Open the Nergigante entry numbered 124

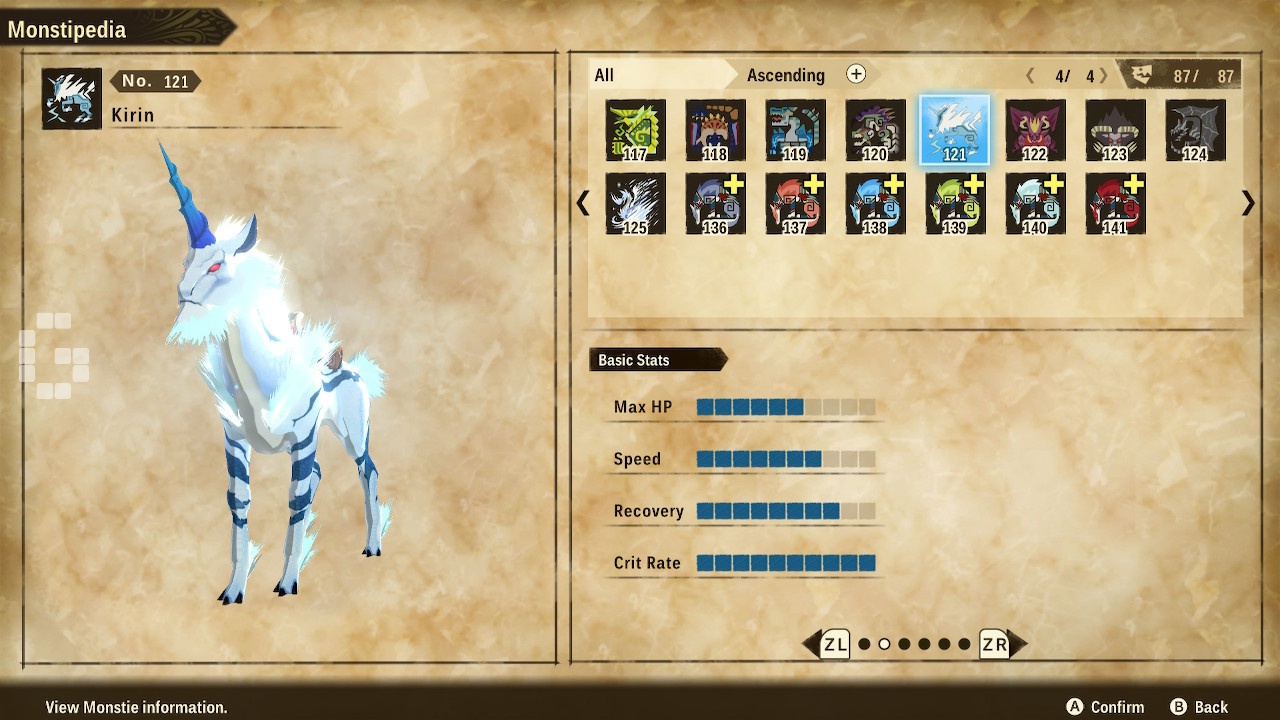coord(1196,130)
